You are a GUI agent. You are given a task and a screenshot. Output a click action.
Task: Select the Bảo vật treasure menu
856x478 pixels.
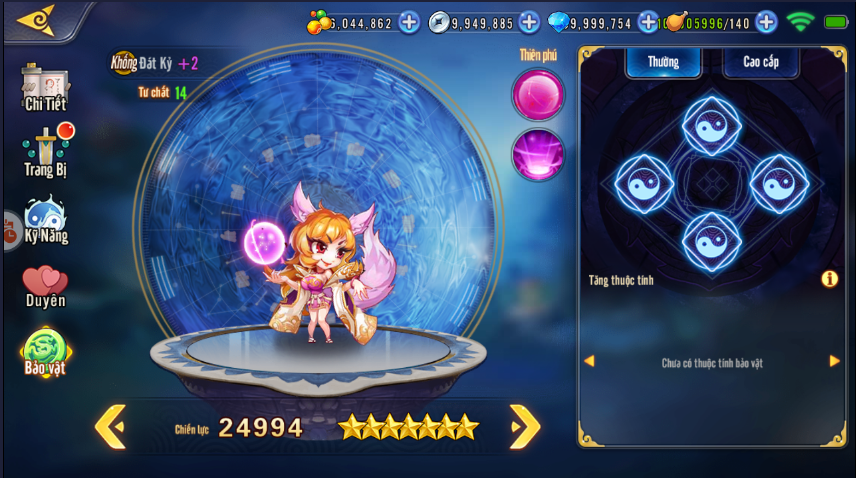pos(45,353)
